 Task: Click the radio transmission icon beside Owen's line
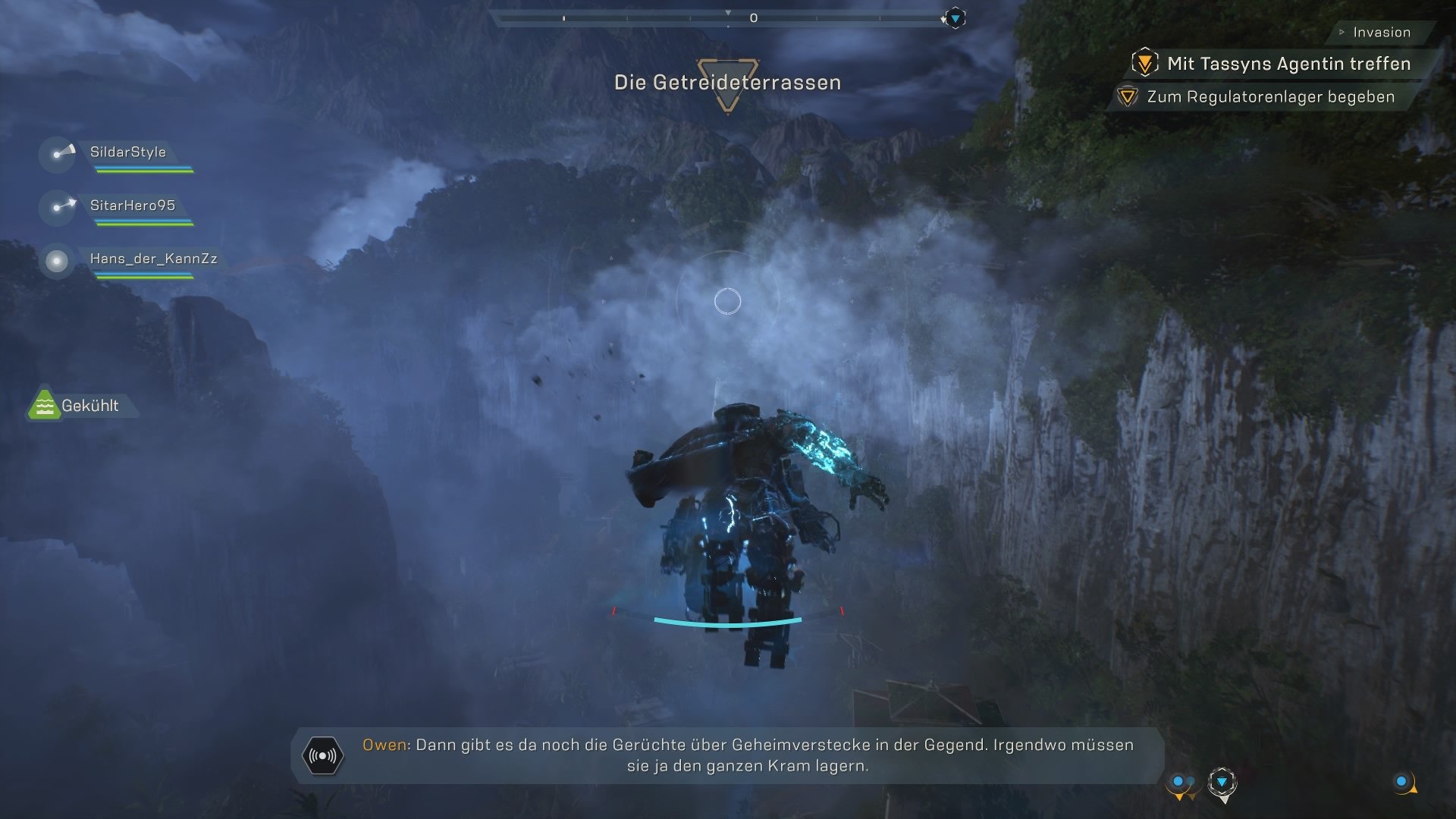[x=323, y=756]
